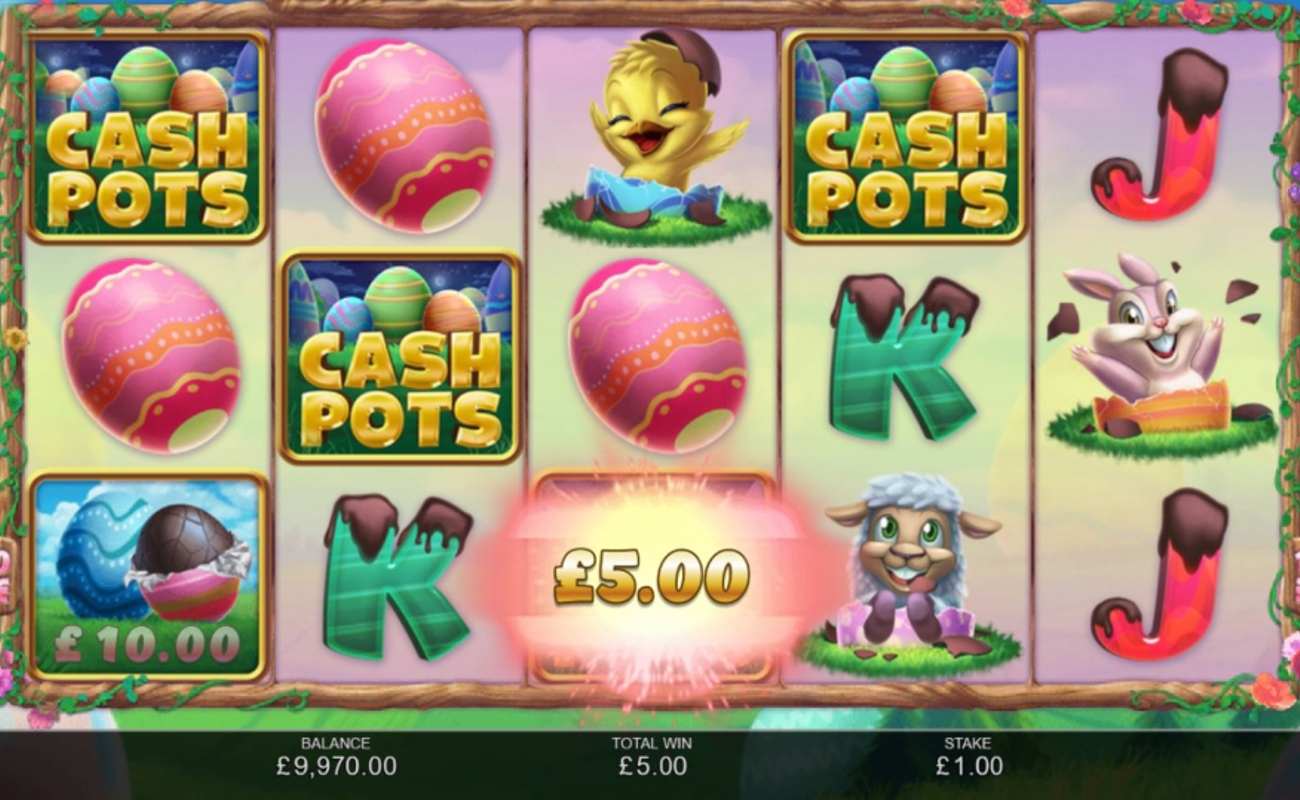Click the Cash Pots symbol on reel two
This screenshot has height=800, width=1300.
coord(400,360)
